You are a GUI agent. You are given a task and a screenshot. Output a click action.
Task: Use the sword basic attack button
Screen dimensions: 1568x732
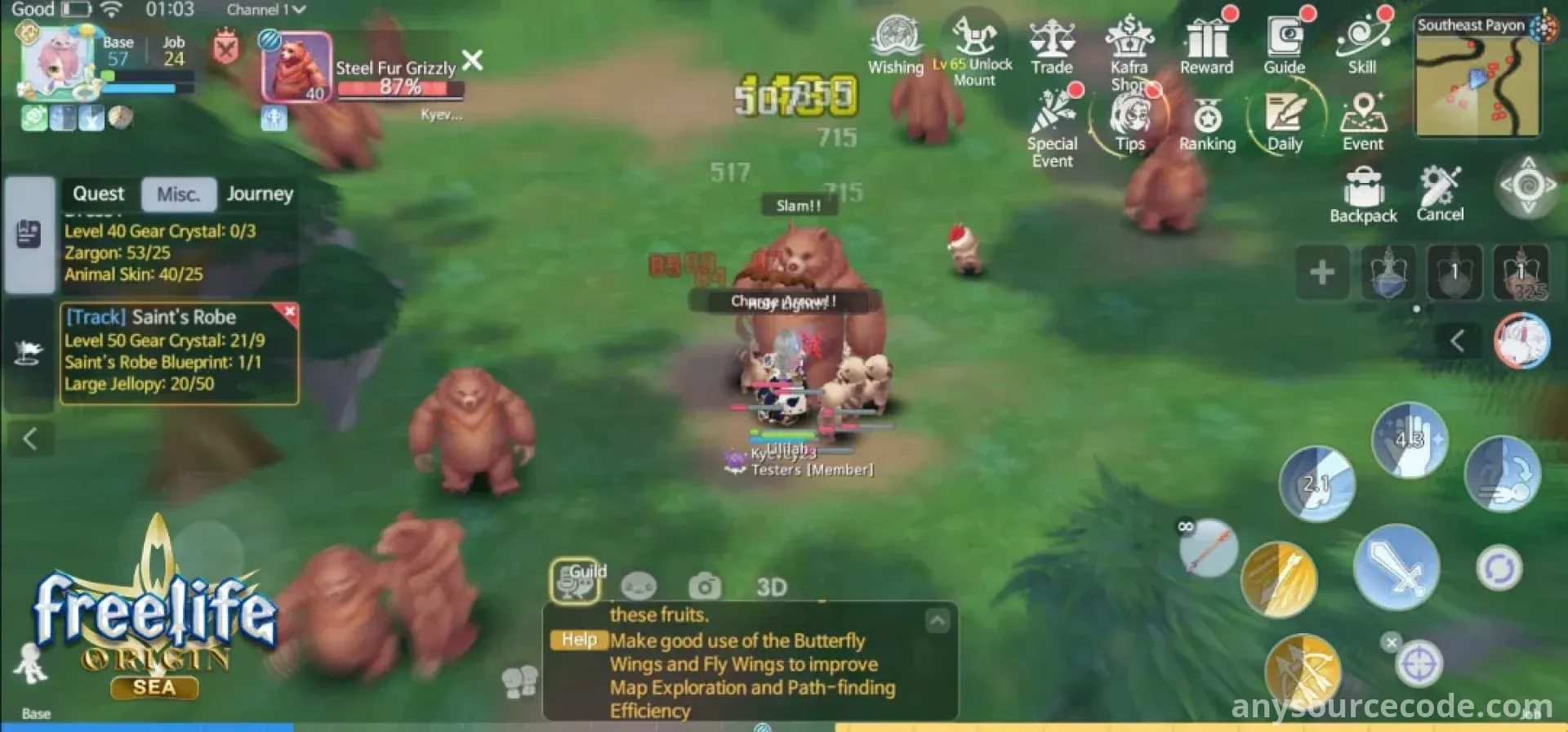pyautogui.click(x=1396, y=567)
